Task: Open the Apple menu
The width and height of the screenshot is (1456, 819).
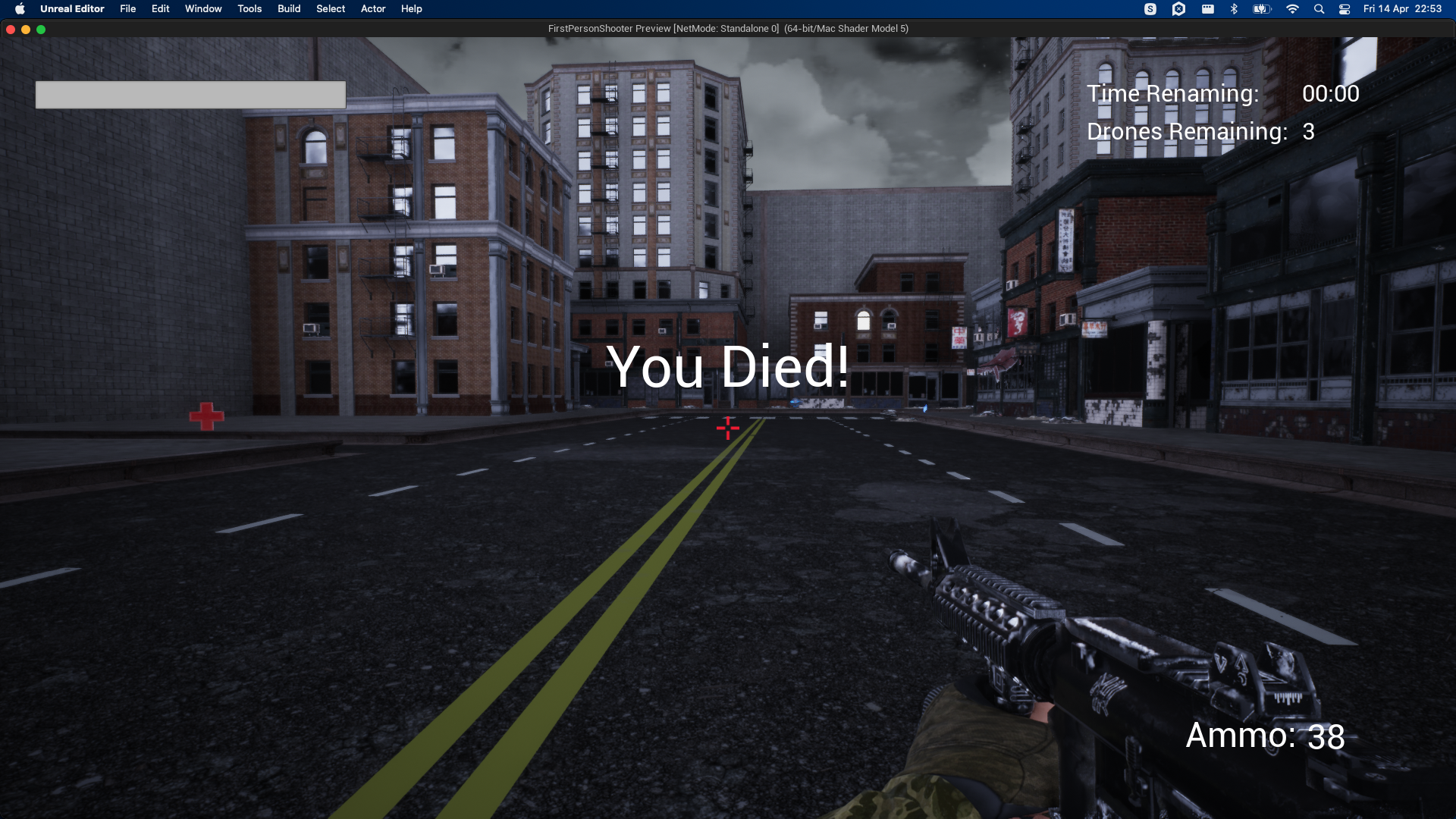Action: (20, 8)
